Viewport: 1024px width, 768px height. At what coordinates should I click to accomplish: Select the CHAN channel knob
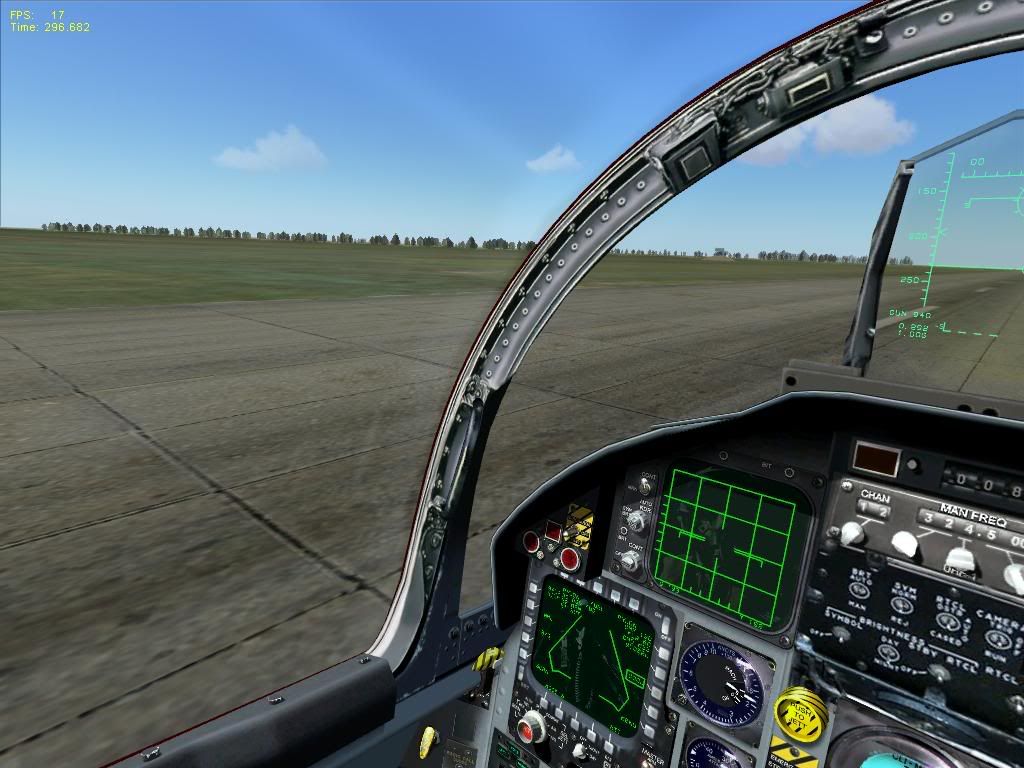coord(850,534)
